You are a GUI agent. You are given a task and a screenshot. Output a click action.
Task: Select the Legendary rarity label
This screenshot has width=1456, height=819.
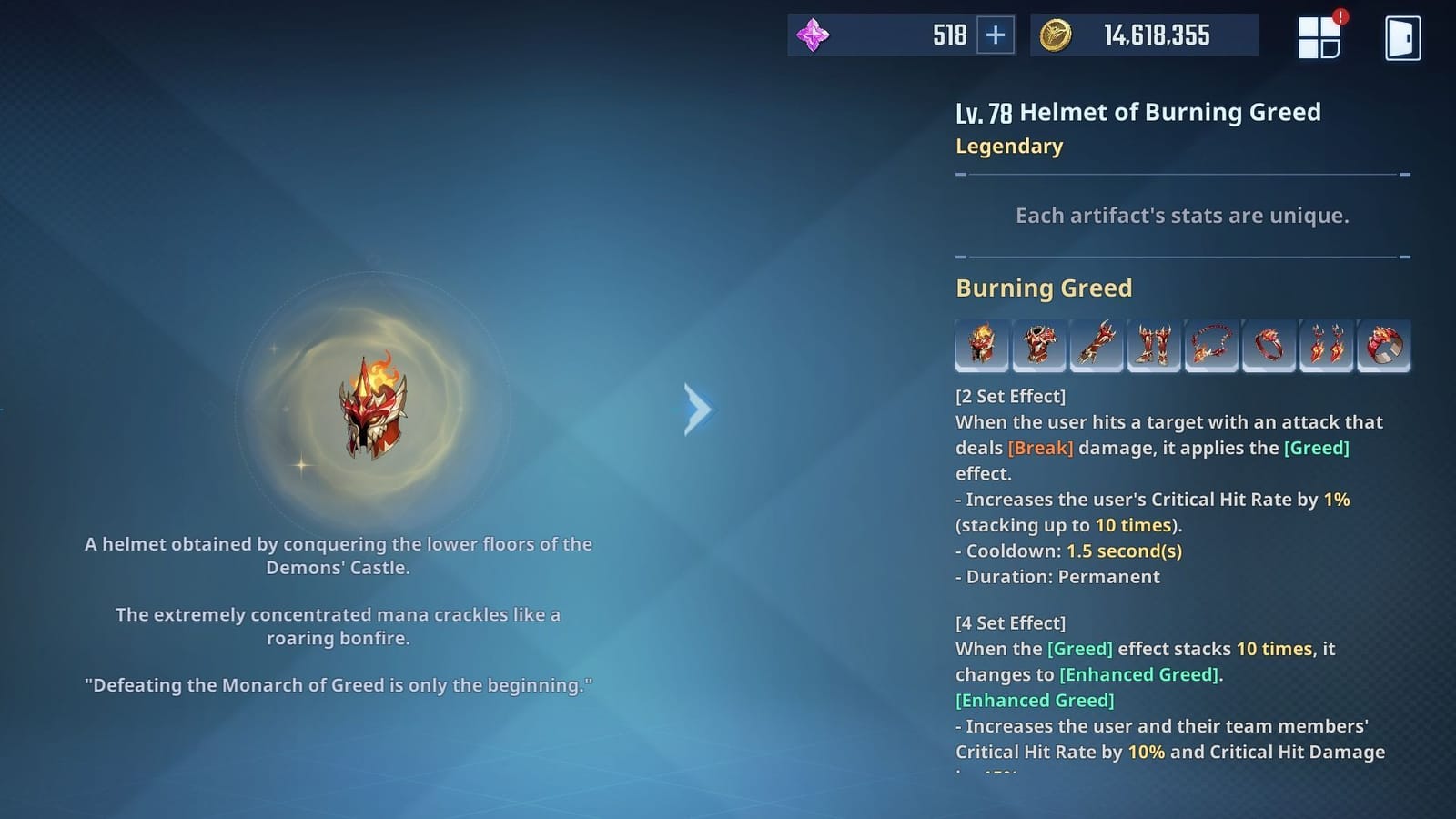[x=1009, y=146]
